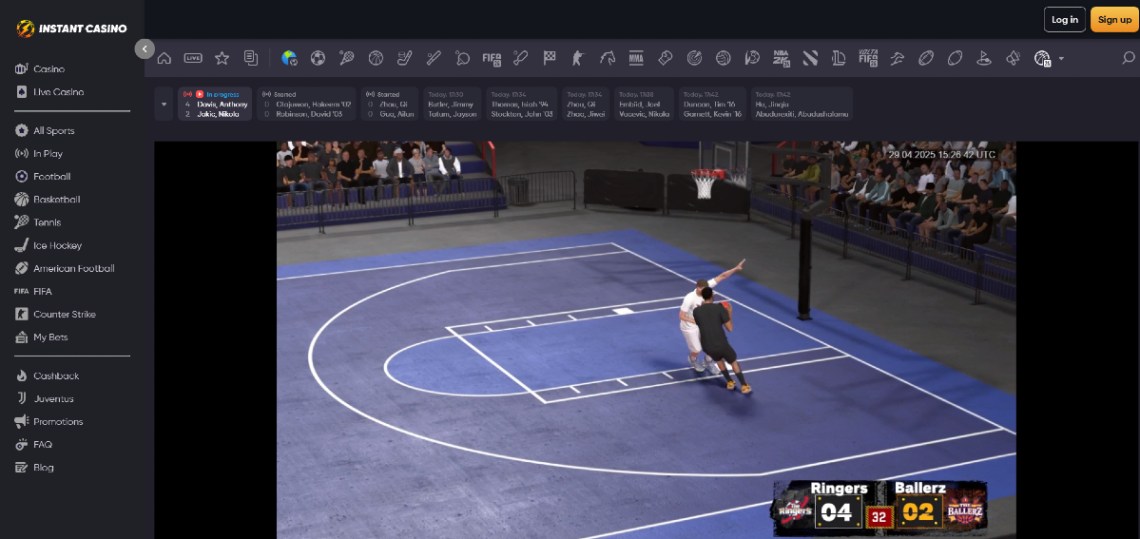The image size is (1140, 539).
Task: Select Basketball in the sidebar
Action: pos(56,200)
